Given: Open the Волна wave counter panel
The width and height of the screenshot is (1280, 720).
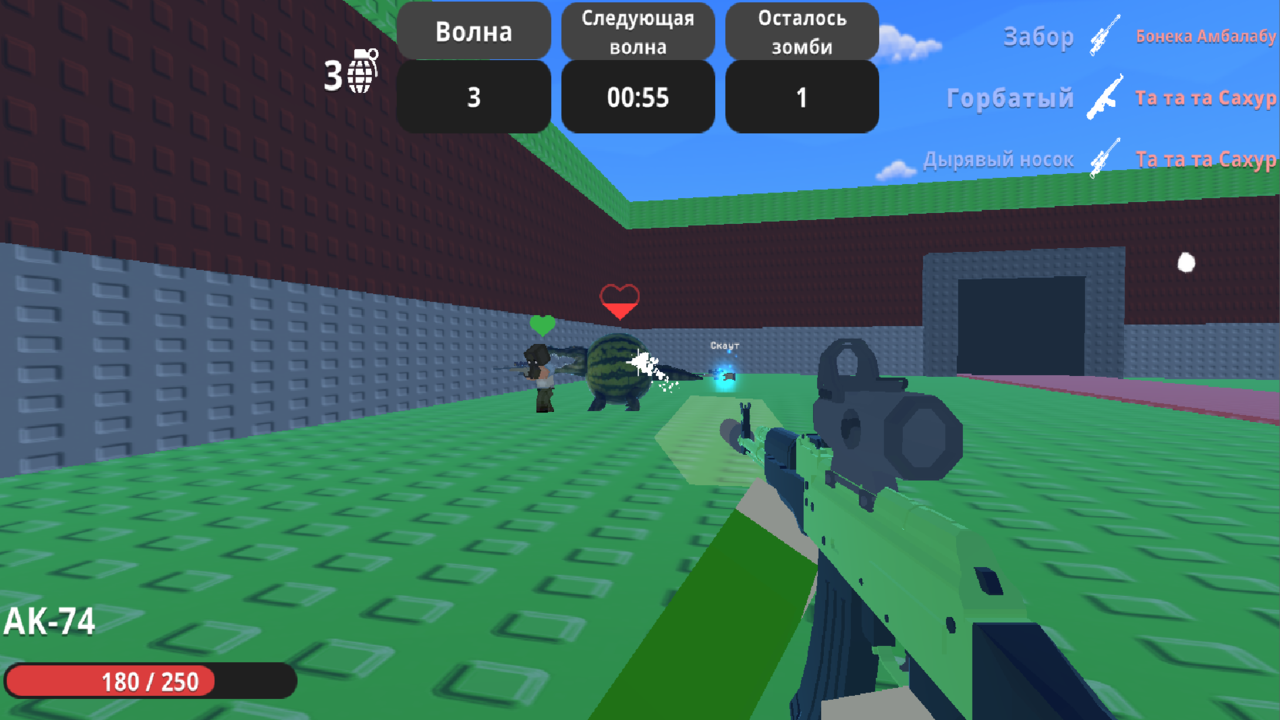Looking at the screenshot, I should [x=473, y=30].
